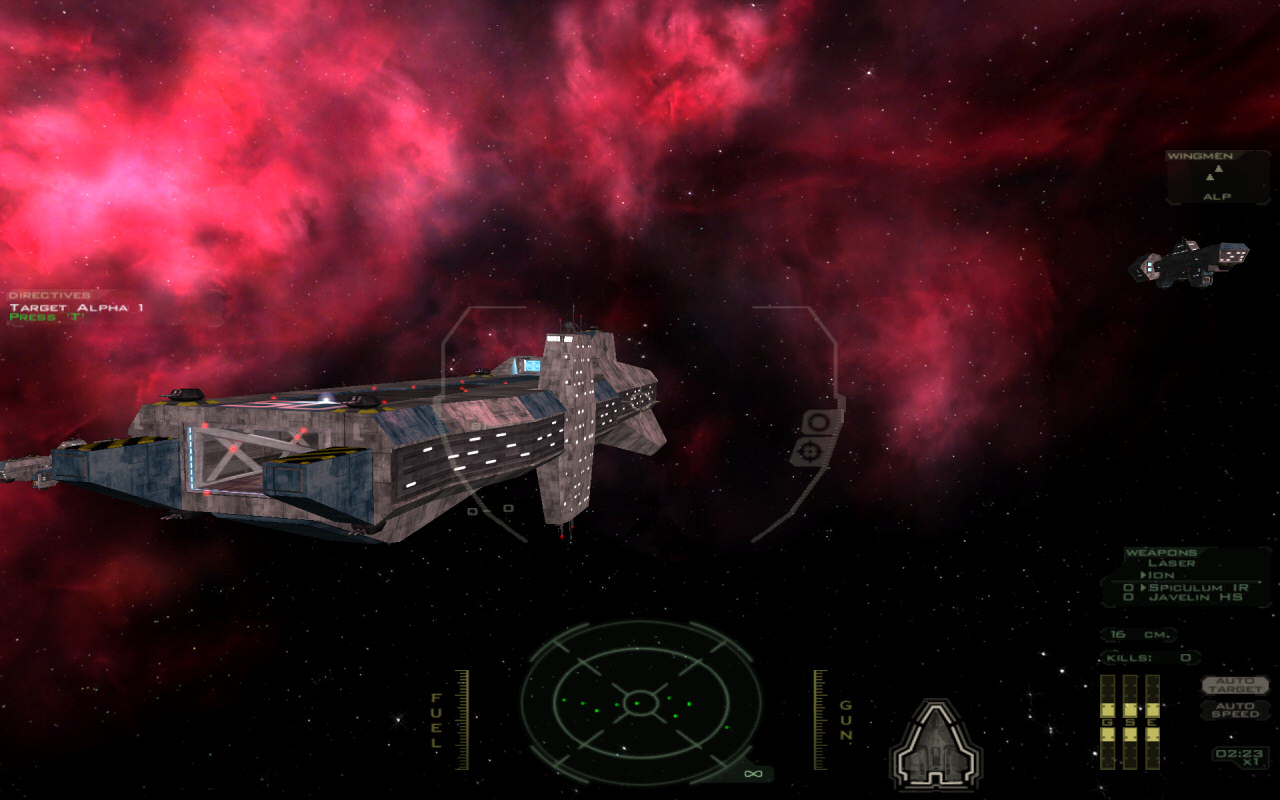Click the Directives objective tracker
Screen dimensions: 1280x800
[76, 306]
